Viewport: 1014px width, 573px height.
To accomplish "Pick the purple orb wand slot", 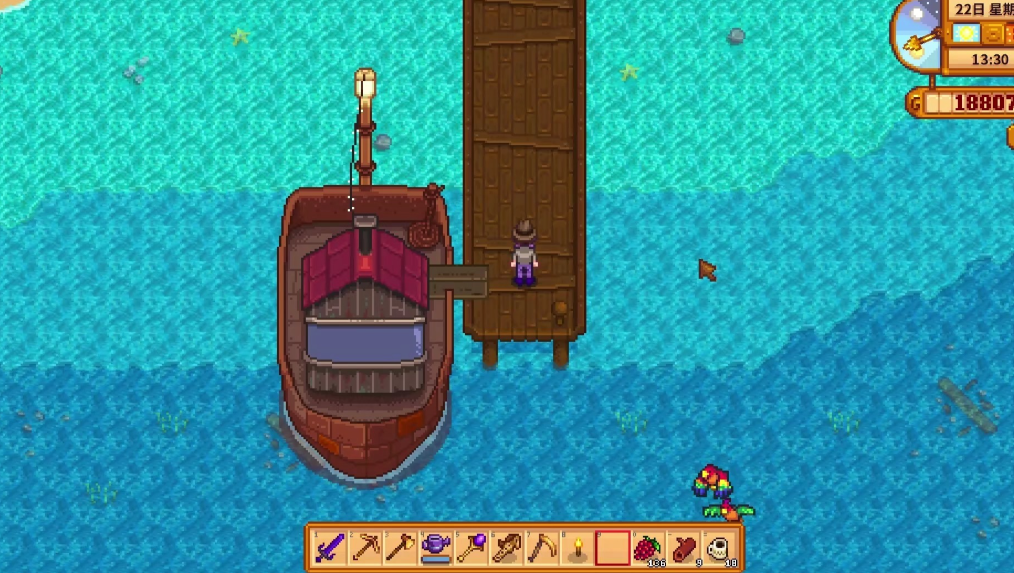I will point(471,548).
